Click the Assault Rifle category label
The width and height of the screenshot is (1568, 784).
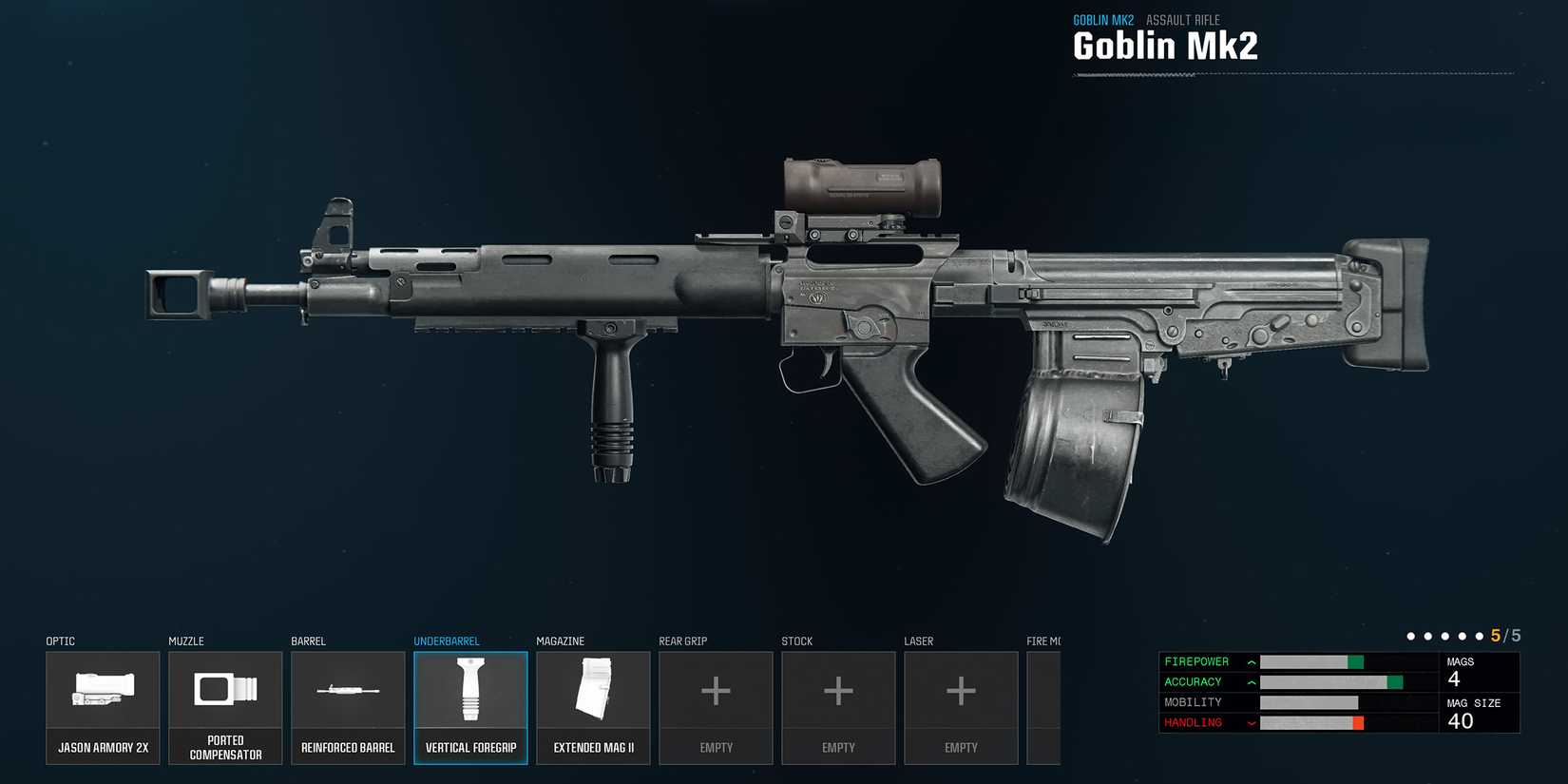click(1183, 19)
